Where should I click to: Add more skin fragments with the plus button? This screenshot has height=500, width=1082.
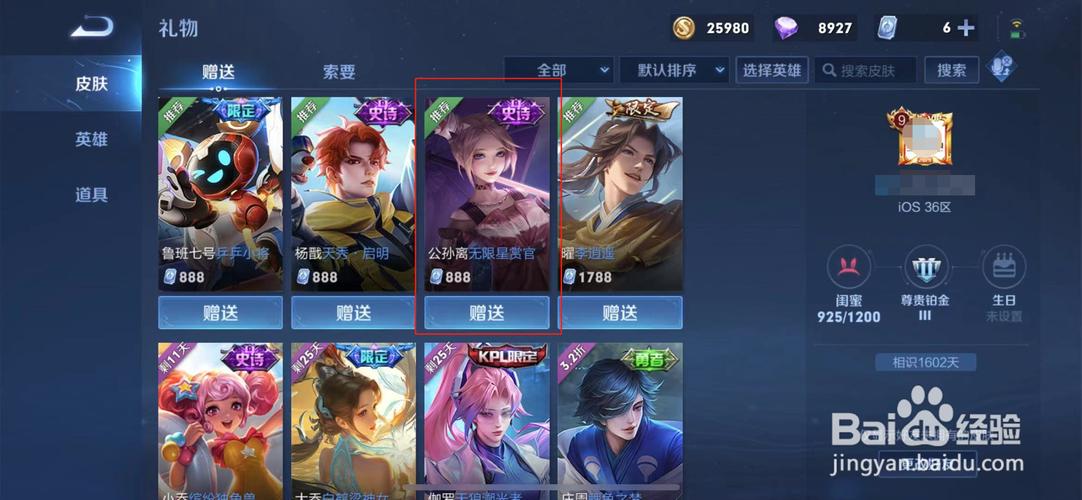966,28
